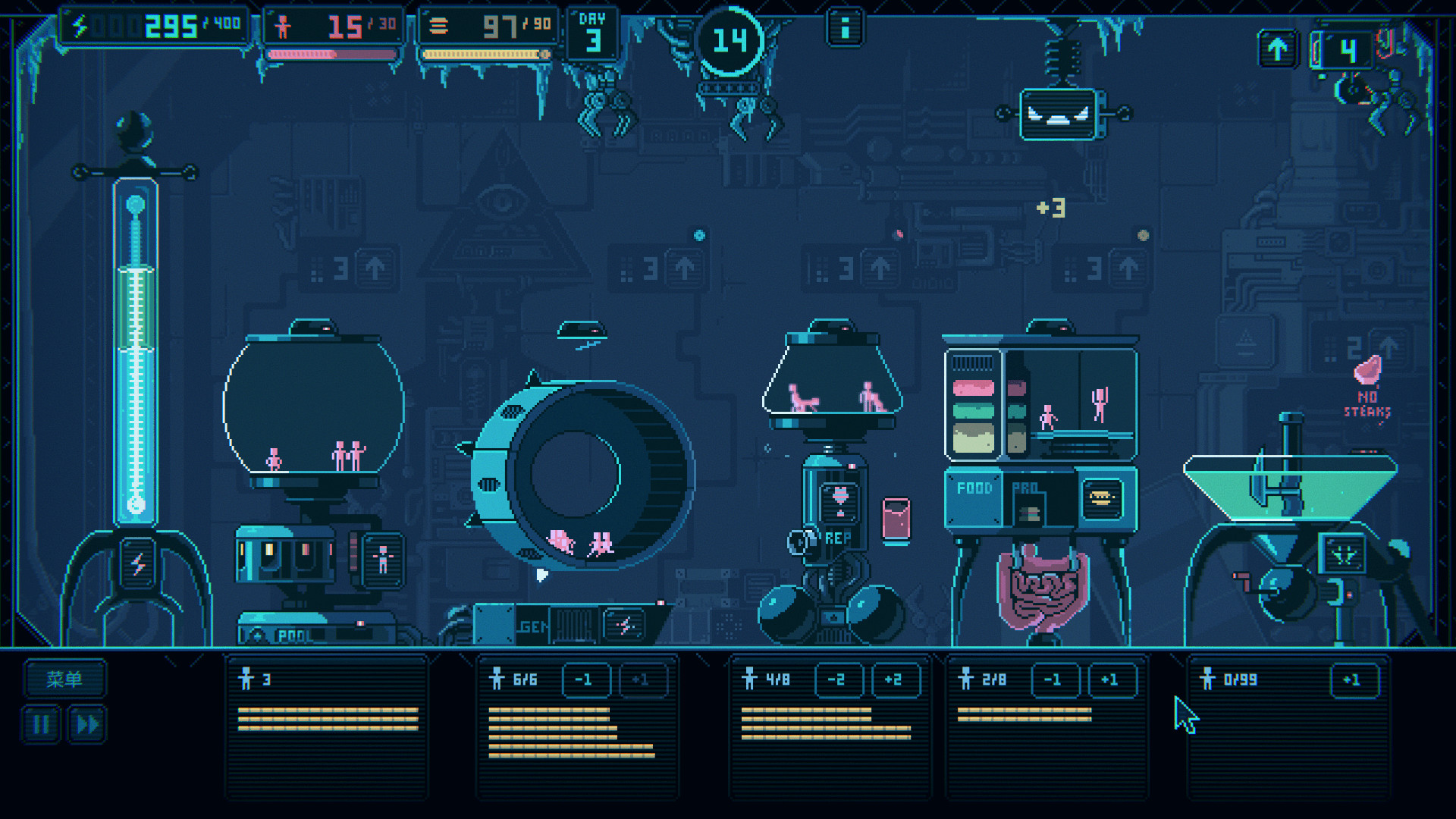Add a worker with the +2 stepper
1456x819 pixels.
896,679
